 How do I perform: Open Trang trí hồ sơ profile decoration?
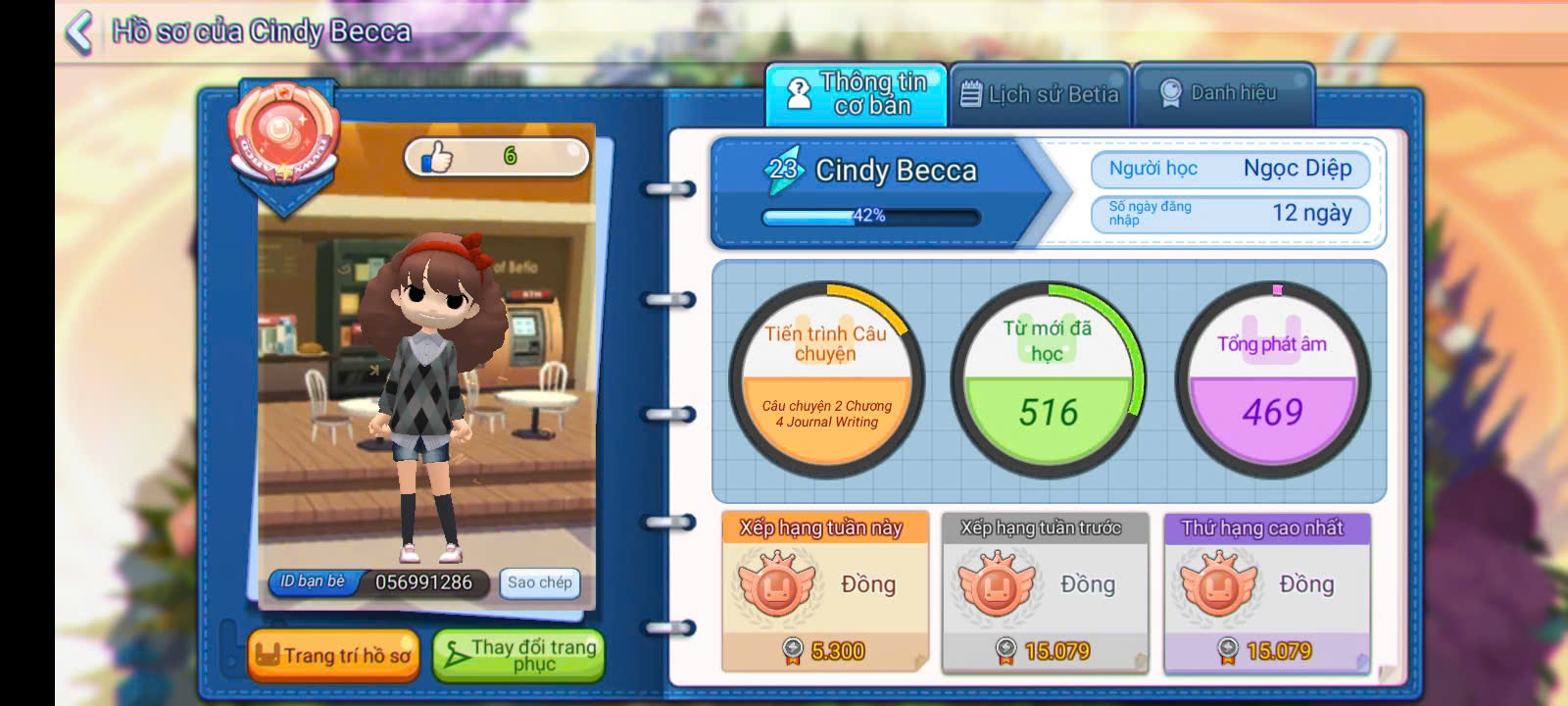pyautogui.click(x=333, y=655)
